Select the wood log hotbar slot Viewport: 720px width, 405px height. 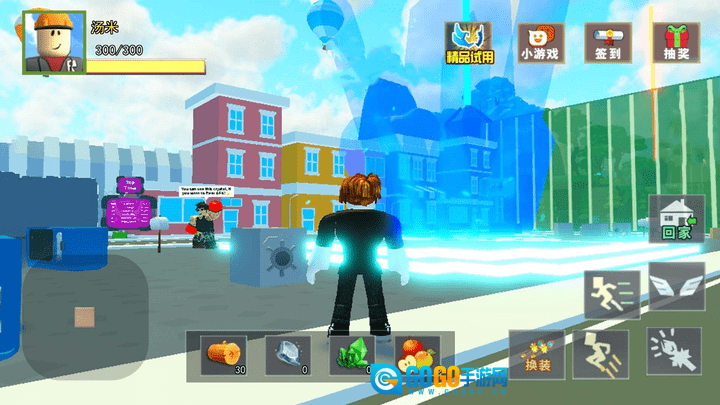tap(221, 356)
